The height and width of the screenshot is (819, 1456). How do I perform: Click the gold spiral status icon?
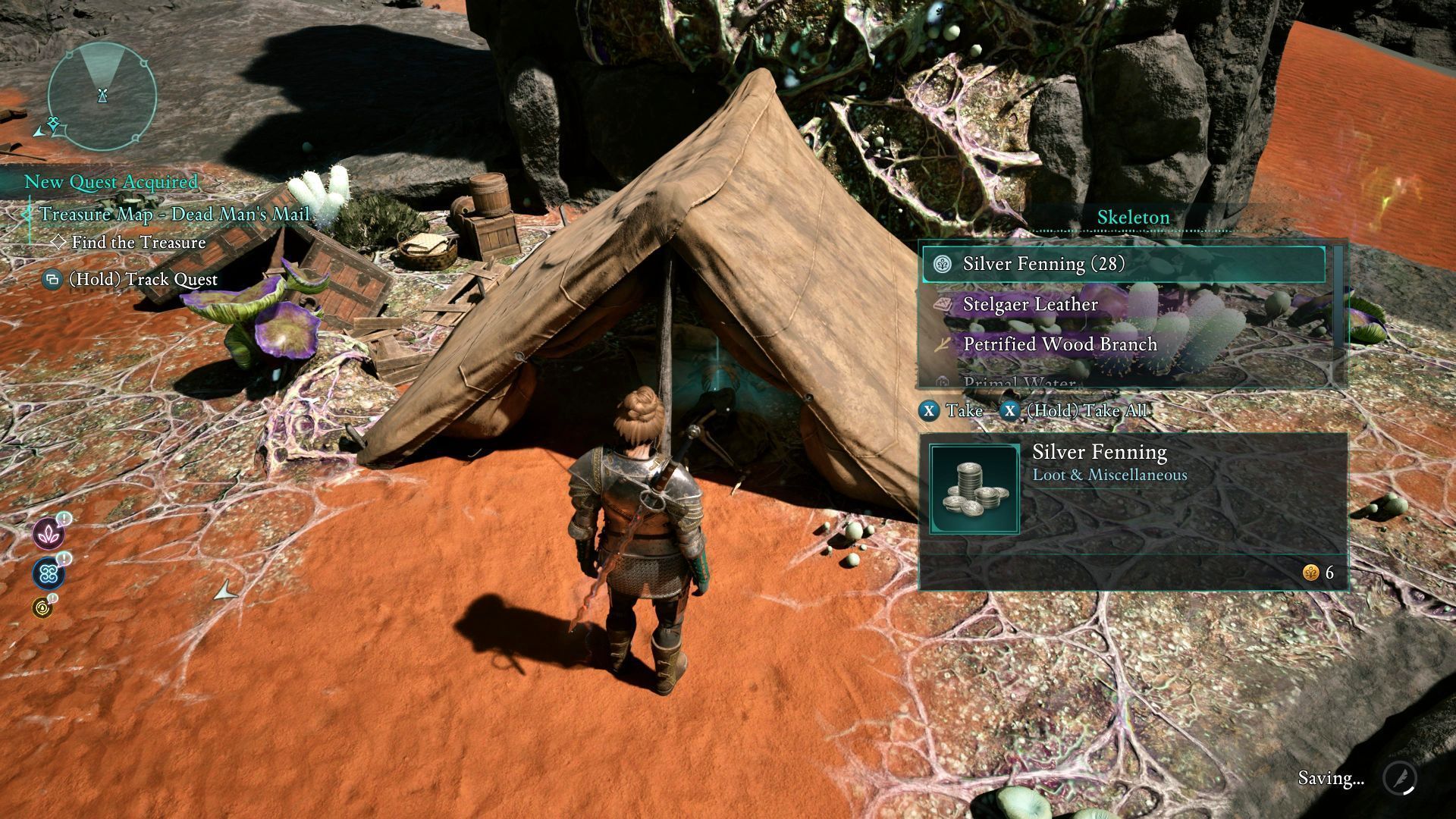coord(42,607)
